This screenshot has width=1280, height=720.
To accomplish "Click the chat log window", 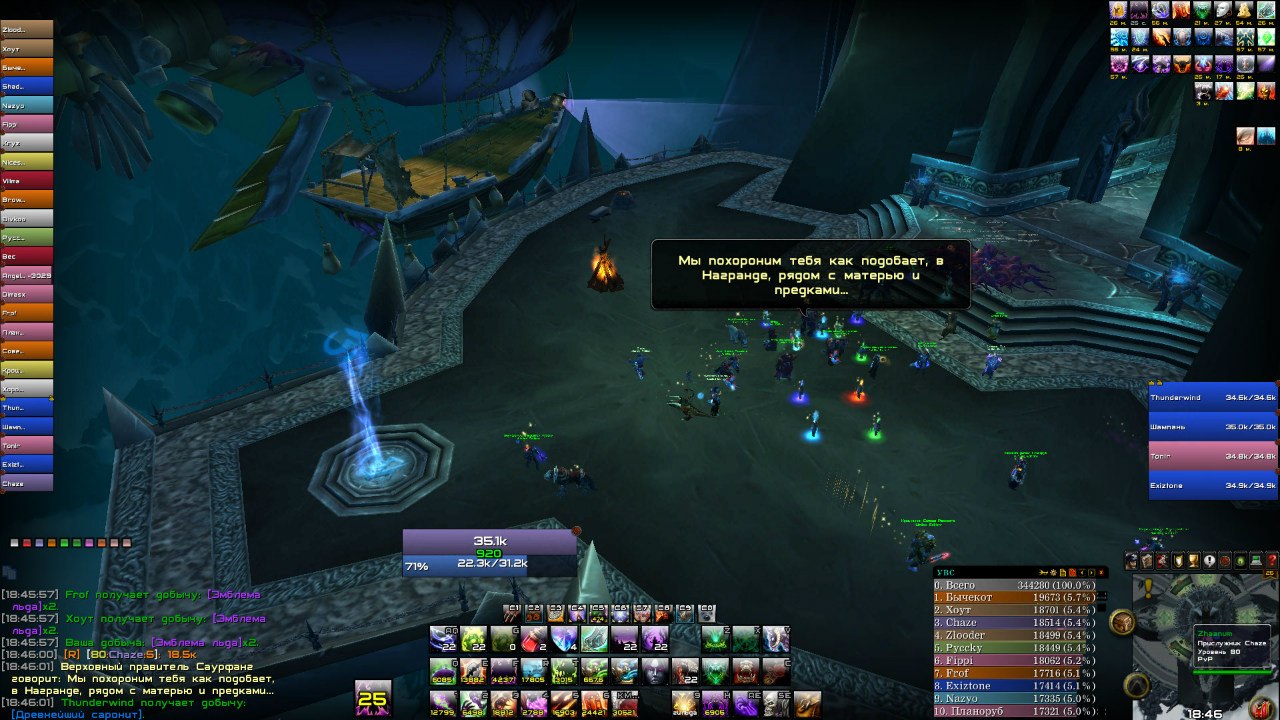I will pos(140,650).
